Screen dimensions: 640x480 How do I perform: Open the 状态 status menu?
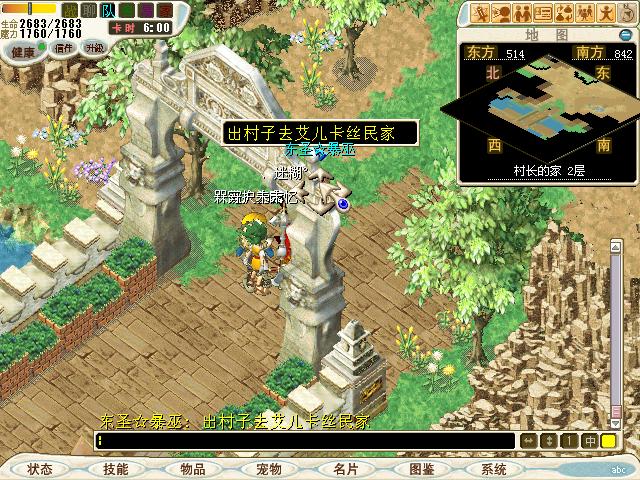(x=40, y=469)
